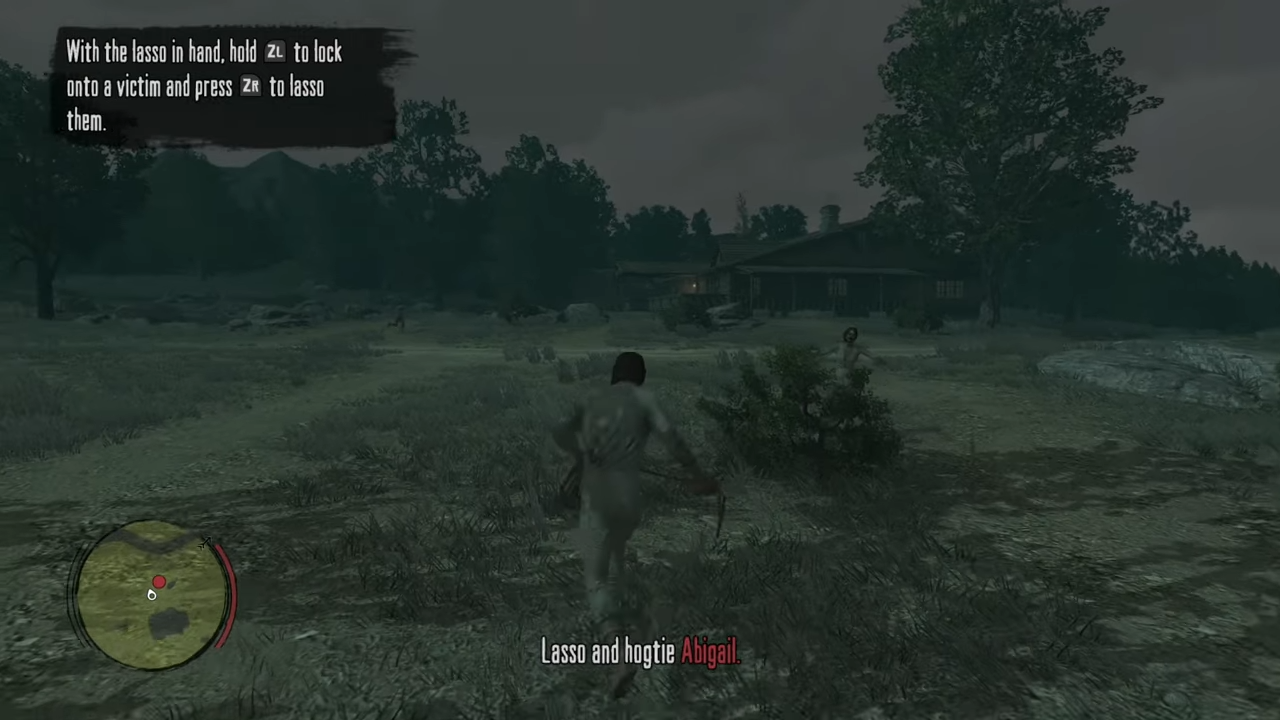Click the white player marker on the minimap

point(152,596)
